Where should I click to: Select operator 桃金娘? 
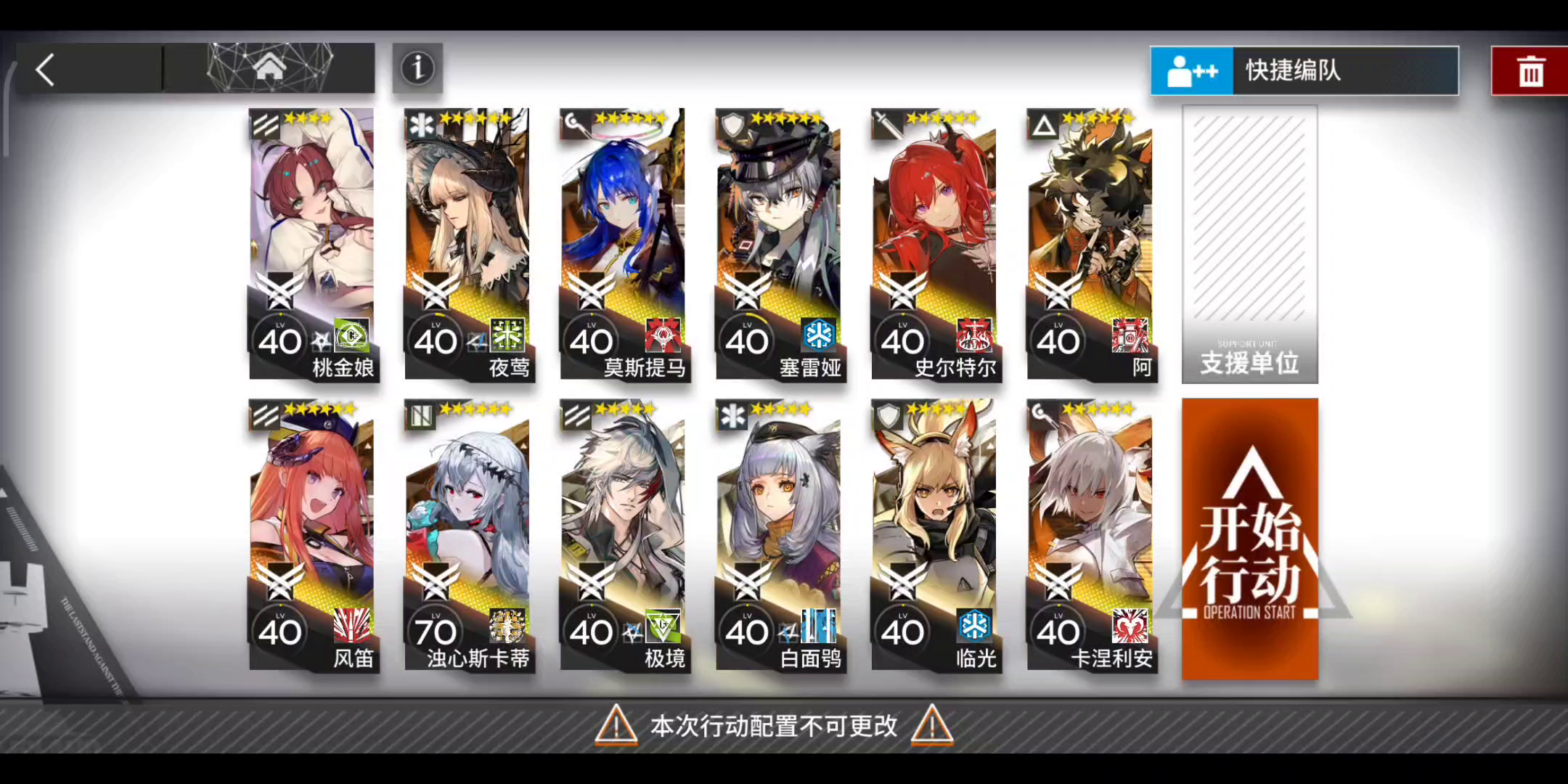tap(312, 240)
